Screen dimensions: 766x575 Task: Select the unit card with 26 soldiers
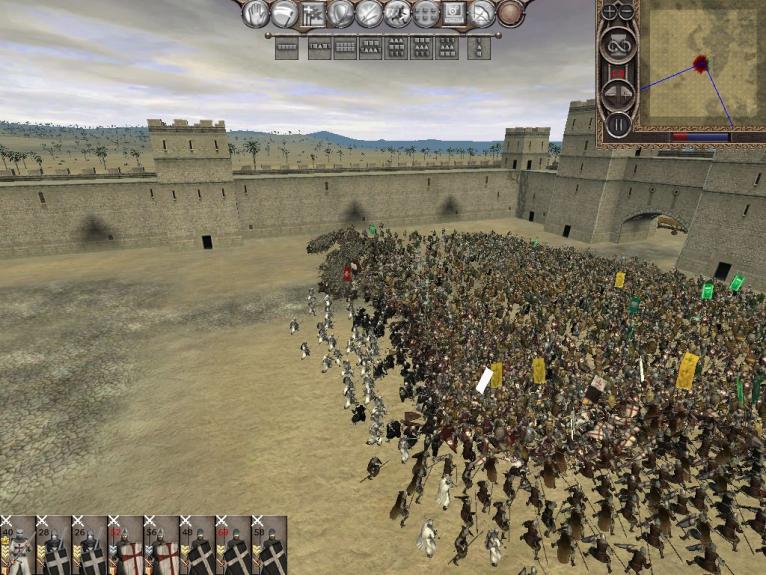(x=90, y=546)
